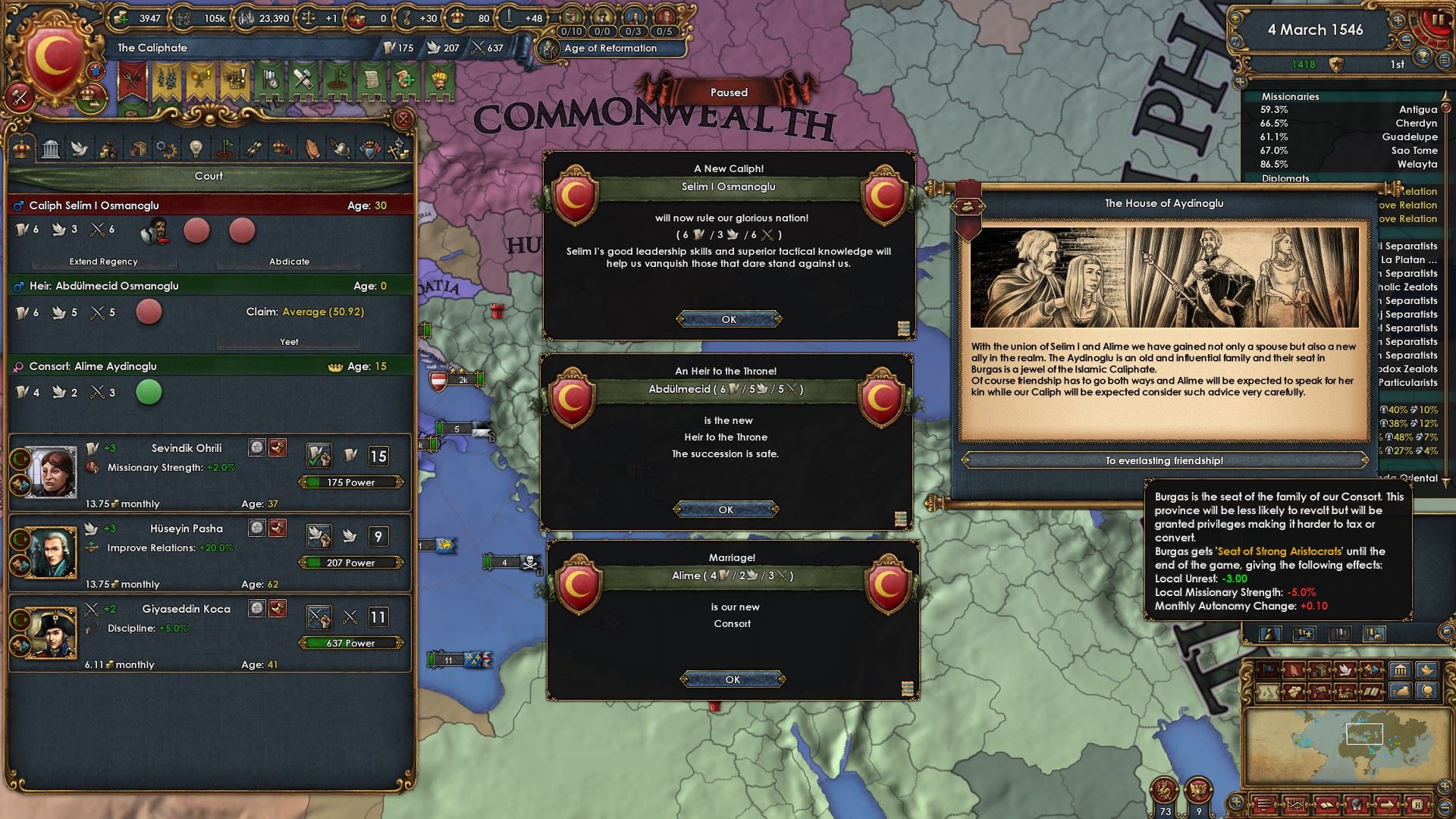Select the Extend Regency button
The width and height of the screenshot is (1456, 819).
104,262
